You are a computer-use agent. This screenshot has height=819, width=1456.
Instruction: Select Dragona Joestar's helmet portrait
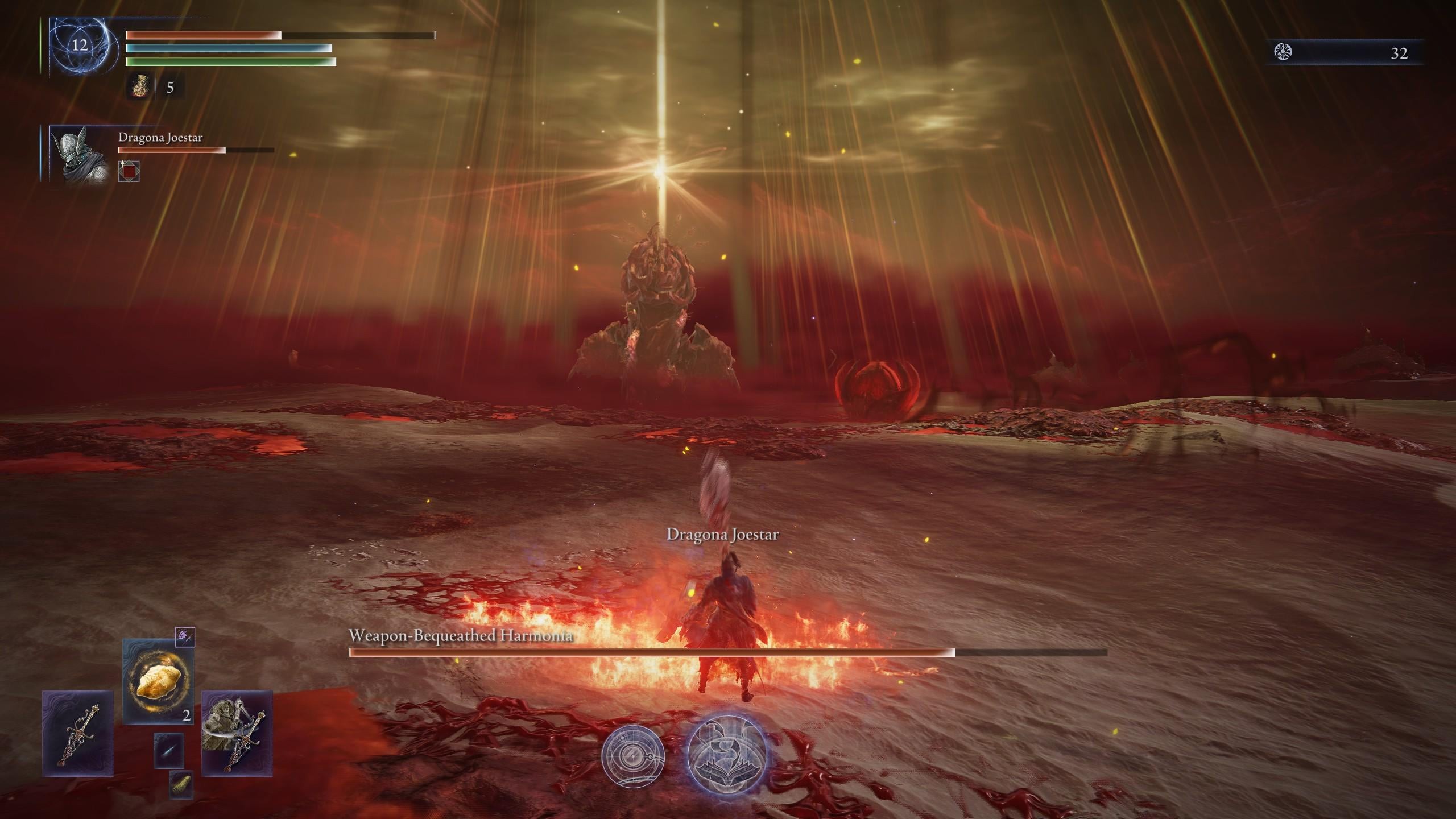tap(79, 154)
